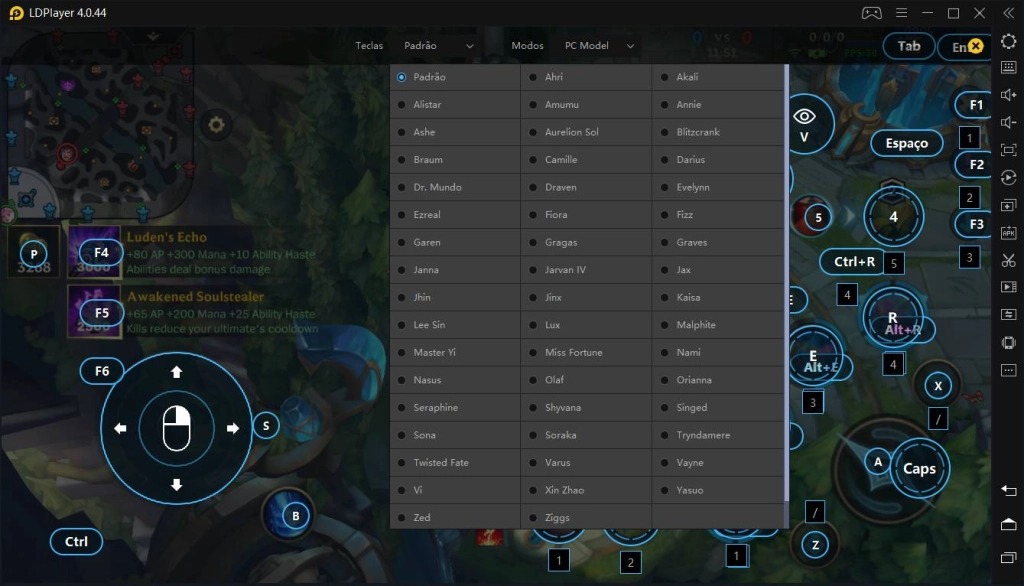Viewport: 1024px width, 586px height.
Task: Click the Espaço key mapping button
Action: click(906, 143)
